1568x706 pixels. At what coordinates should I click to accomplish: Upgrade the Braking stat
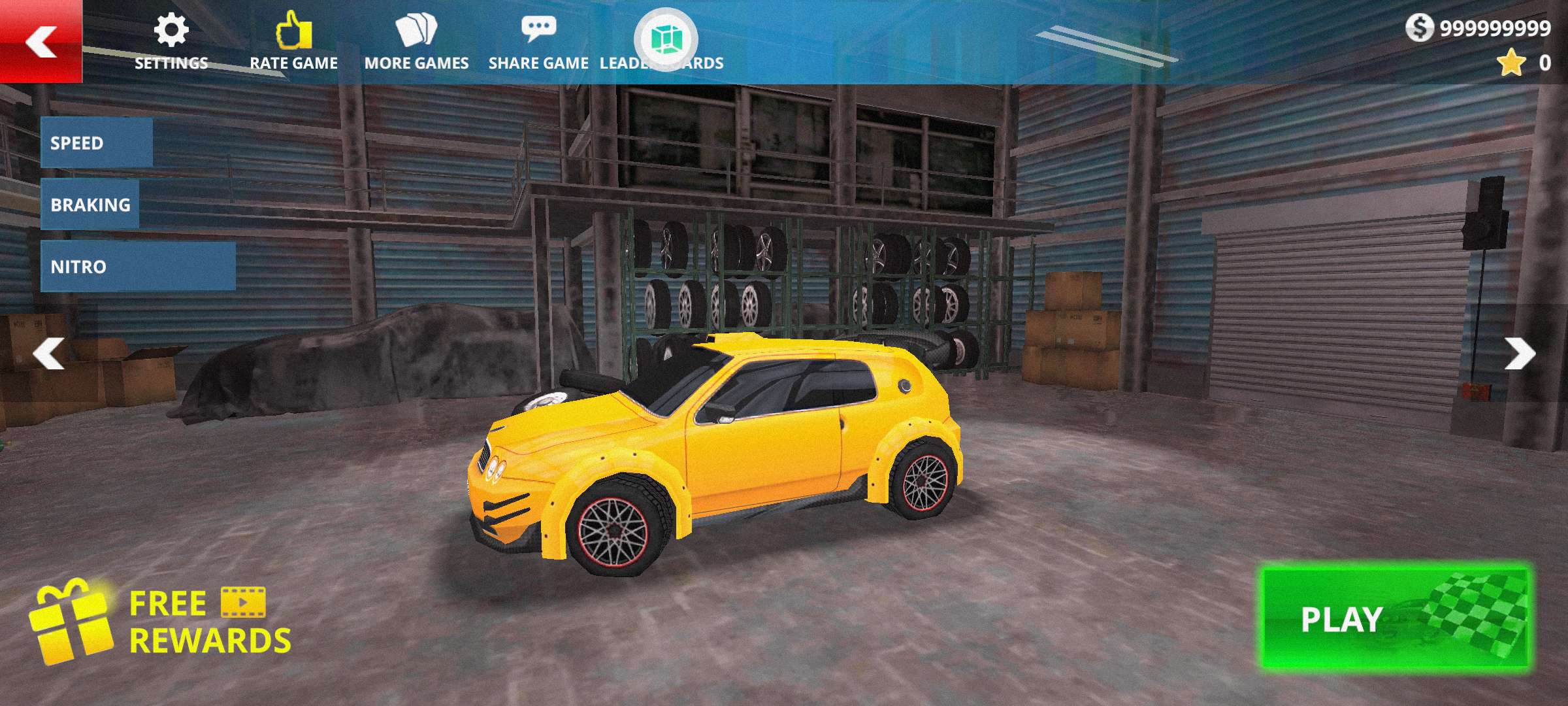click(90, 205)
